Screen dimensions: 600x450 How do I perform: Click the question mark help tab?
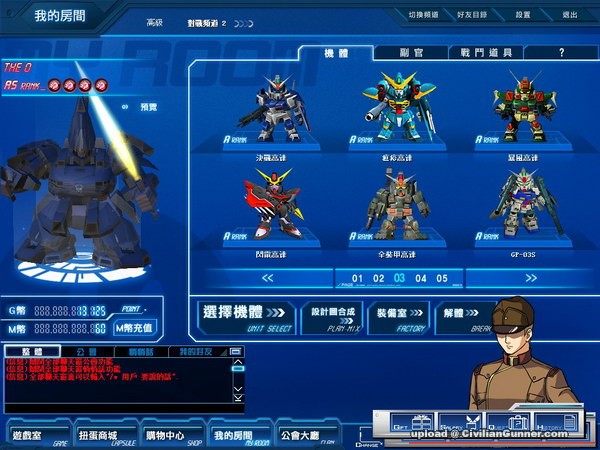click(561, 52)
